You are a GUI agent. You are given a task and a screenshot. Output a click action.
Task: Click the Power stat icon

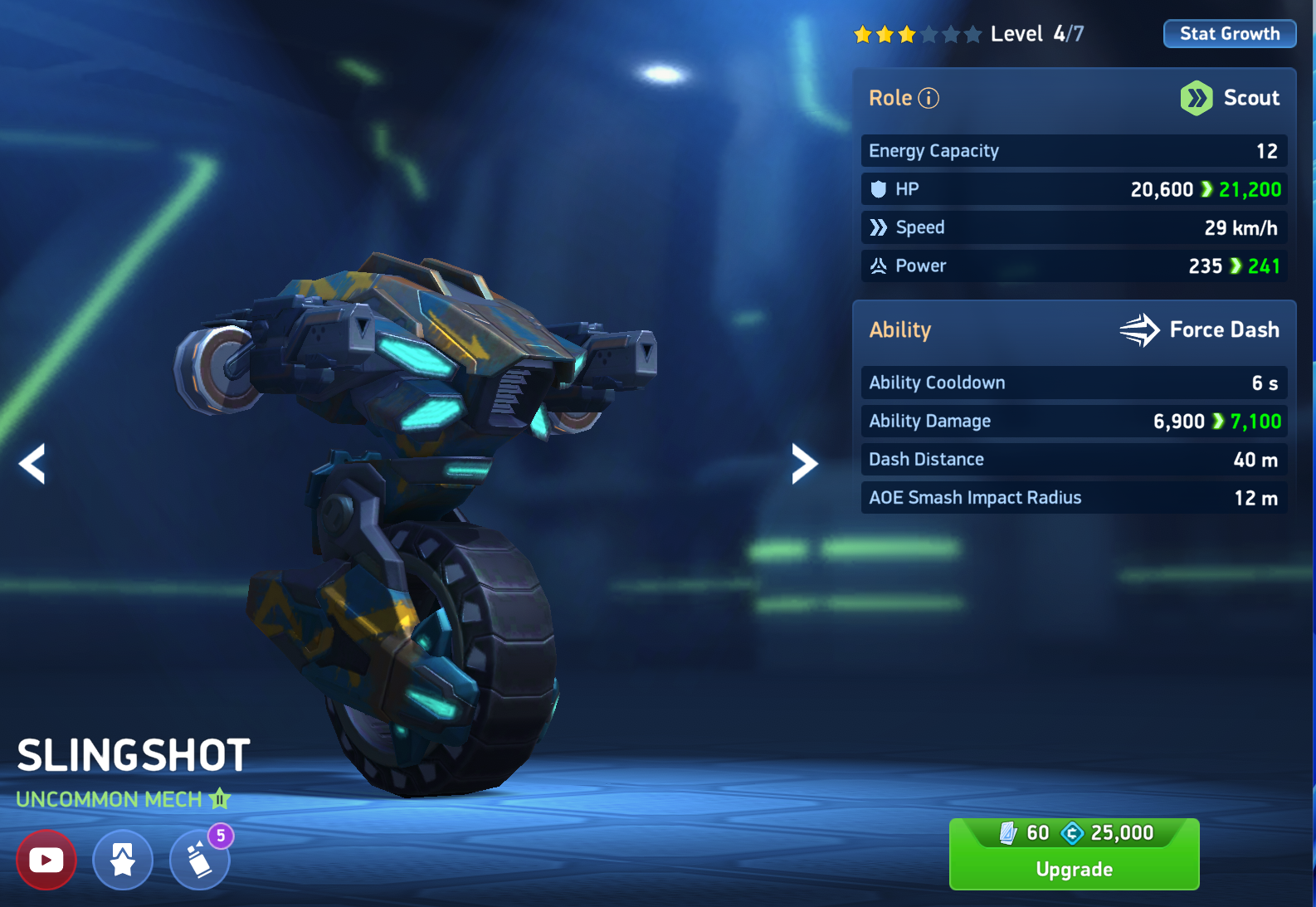(878, 266)
